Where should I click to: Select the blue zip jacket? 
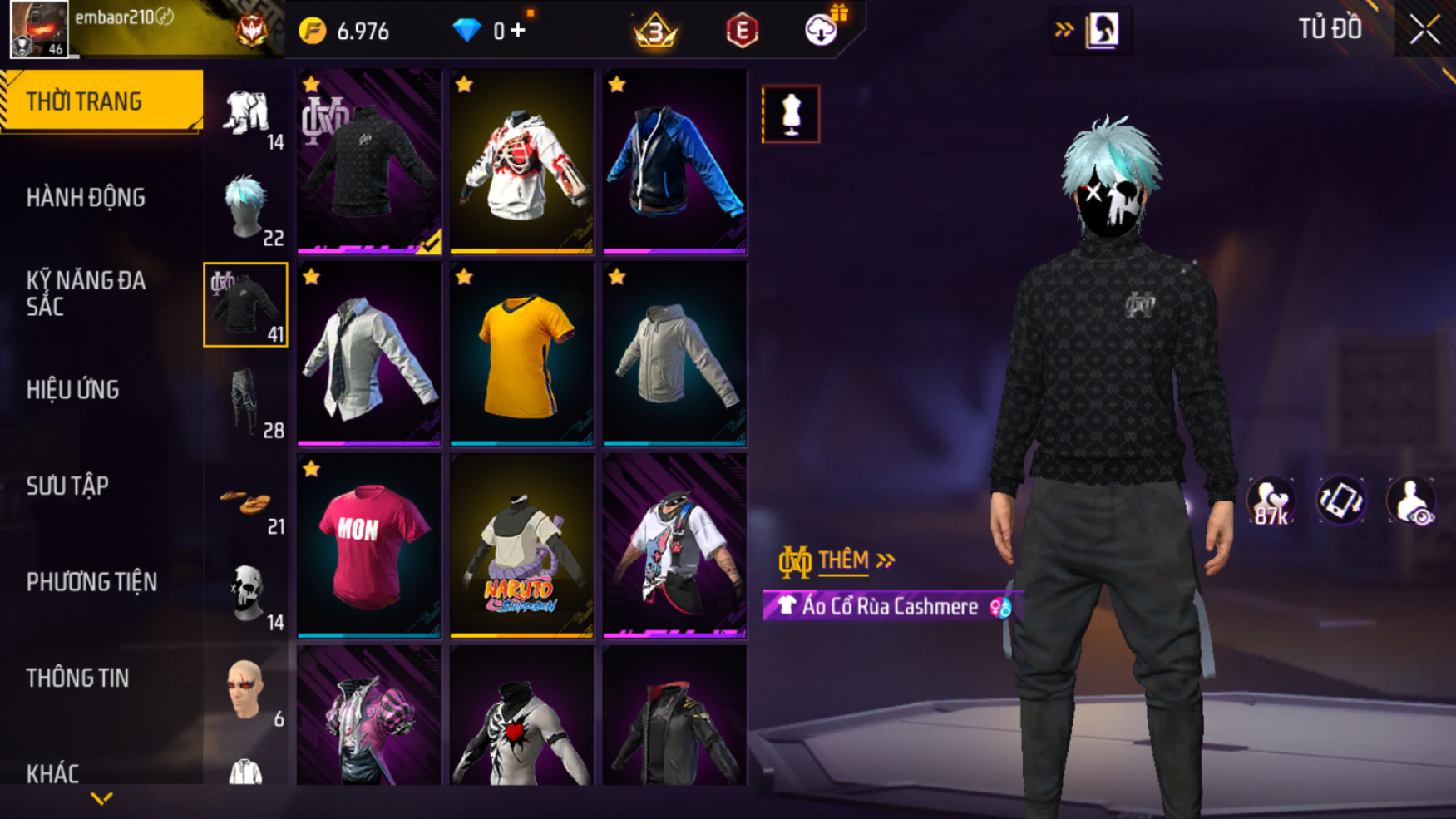click(x=674, y=160)
